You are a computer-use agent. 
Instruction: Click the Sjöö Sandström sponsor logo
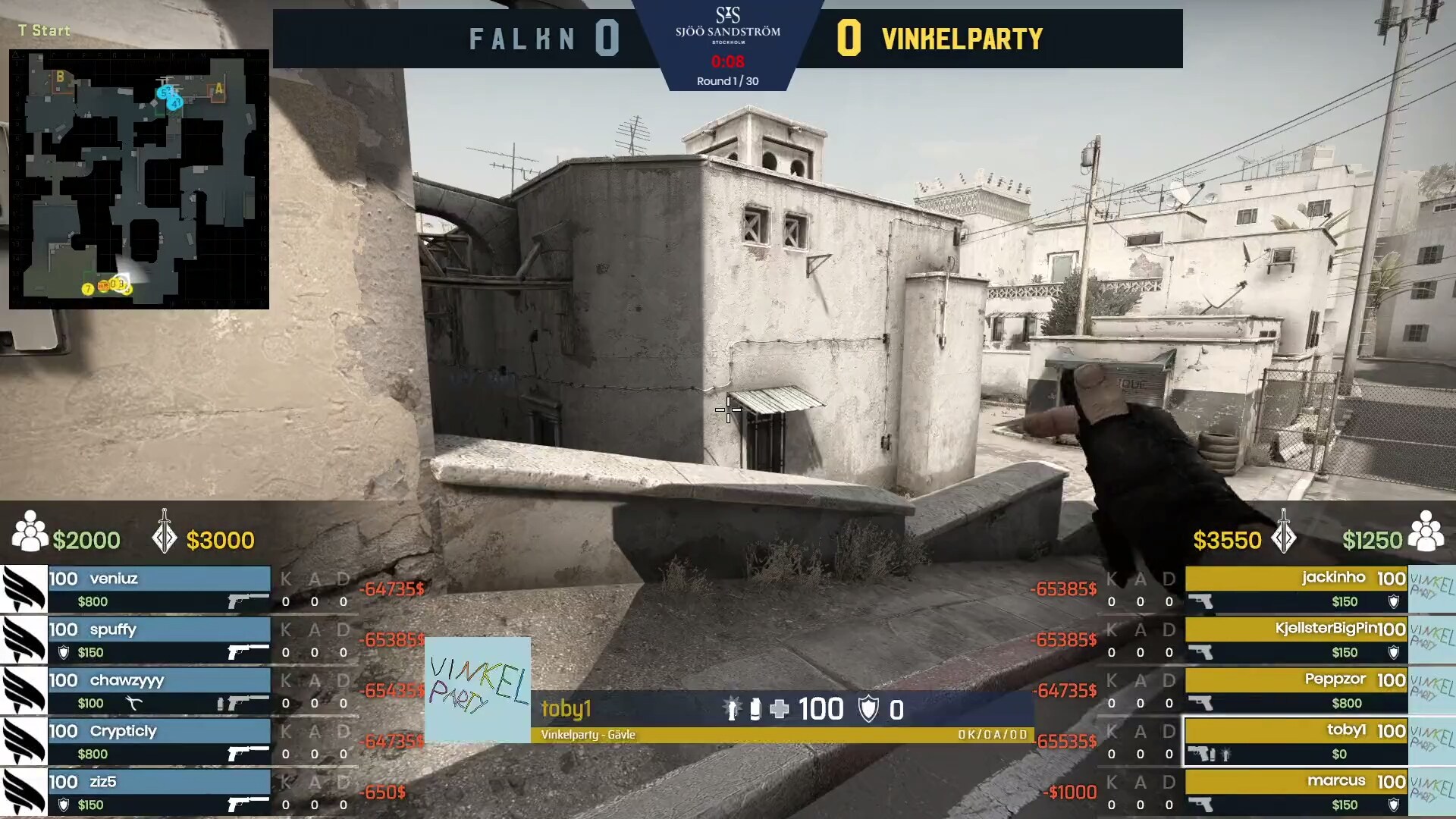pos(728,29)
